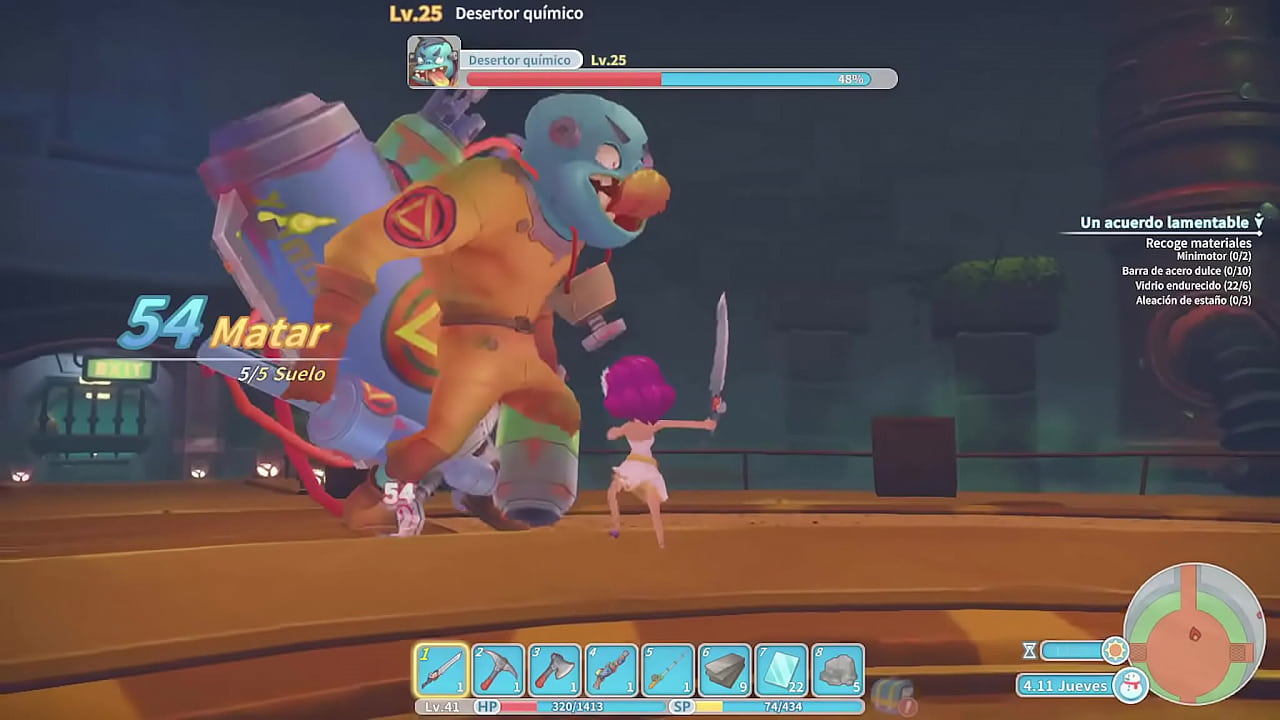Click the sun icon on the daytime bar
1280x720 pixels.
1118,651
